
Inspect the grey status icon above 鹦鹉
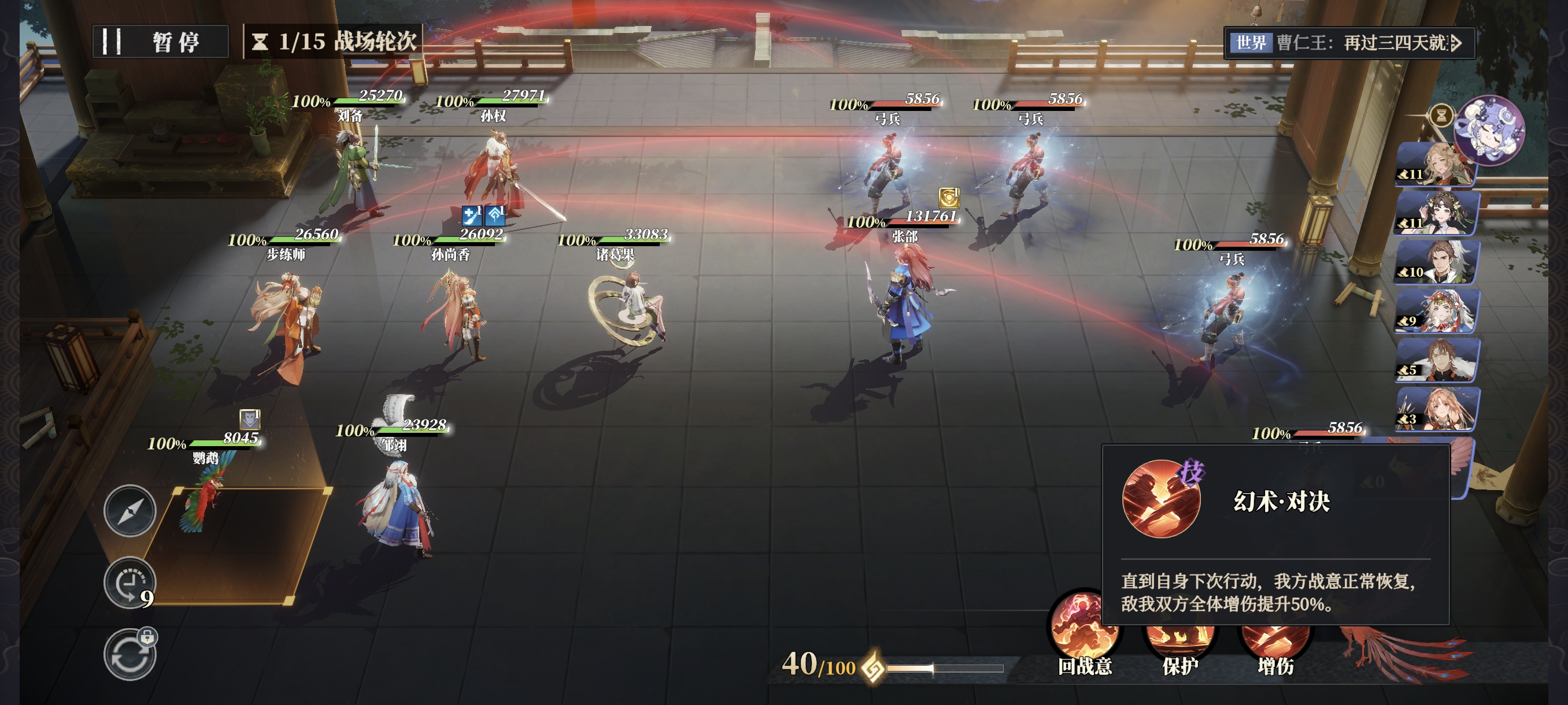point(250,419)
